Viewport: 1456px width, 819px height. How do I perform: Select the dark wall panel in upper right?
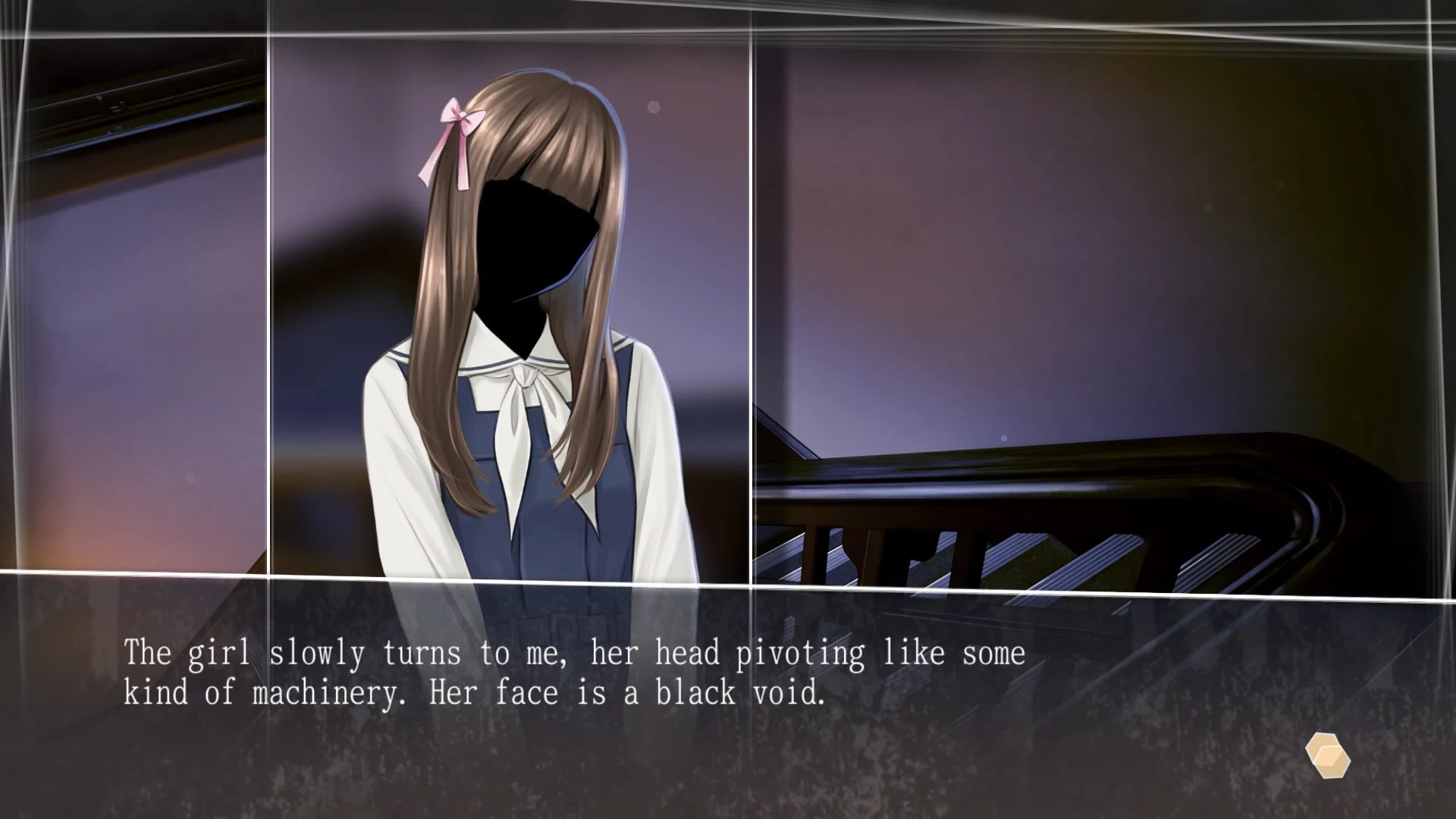point(1100,227)
